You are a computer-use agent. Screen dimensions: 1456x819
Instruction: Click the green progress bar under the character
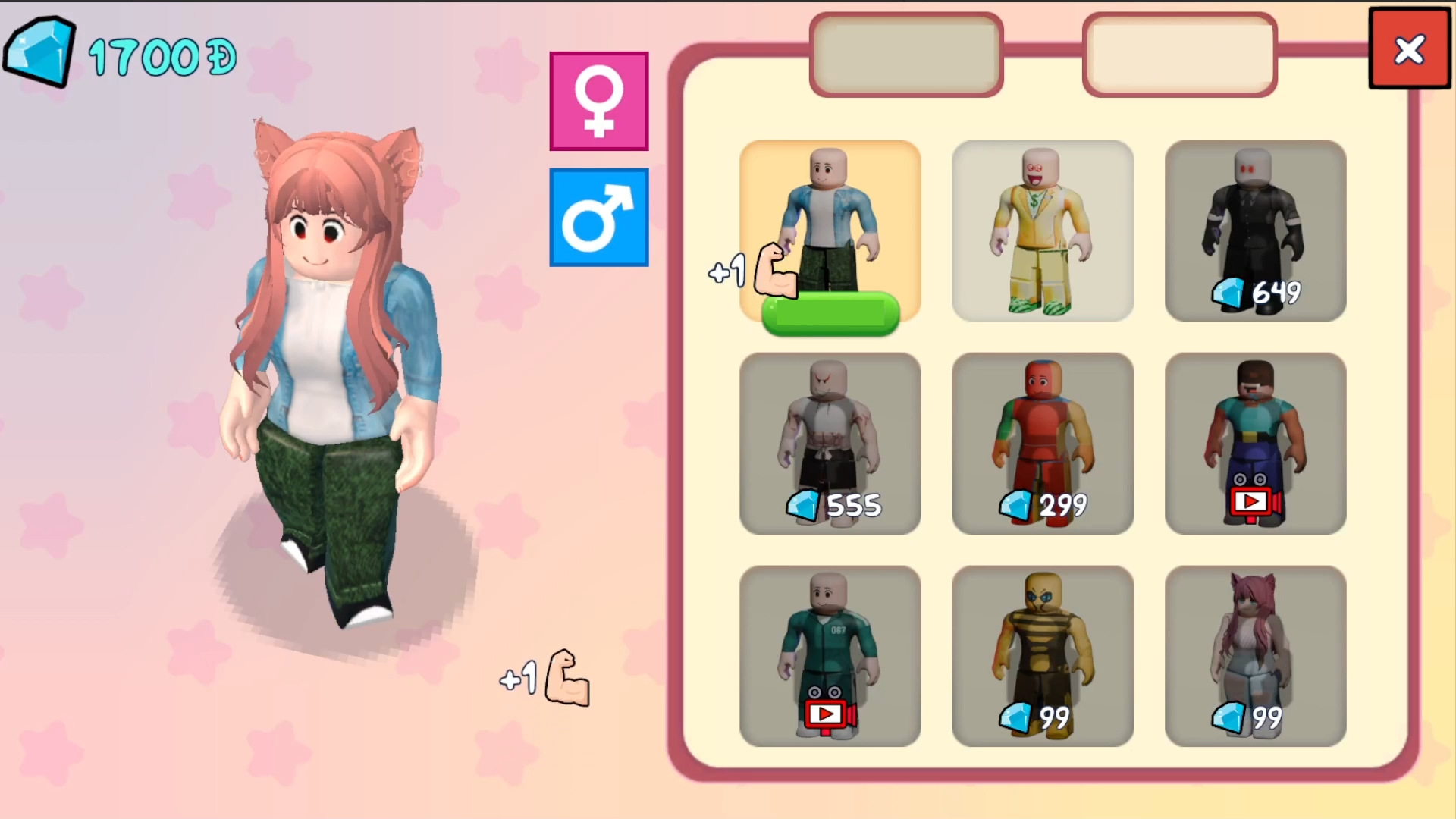pos(830,313)
